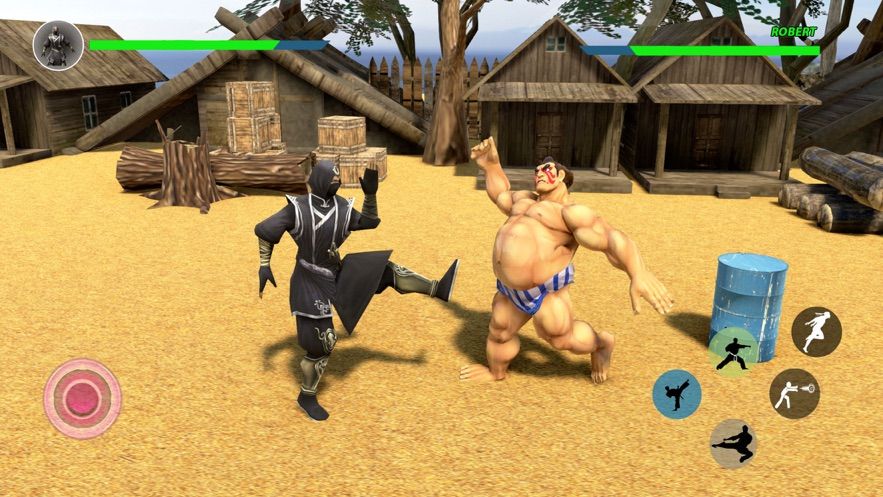Viewport: 883px width, 497px height.
Task: Perform the flying kick on the gray button
Action: tap(733, 443)
